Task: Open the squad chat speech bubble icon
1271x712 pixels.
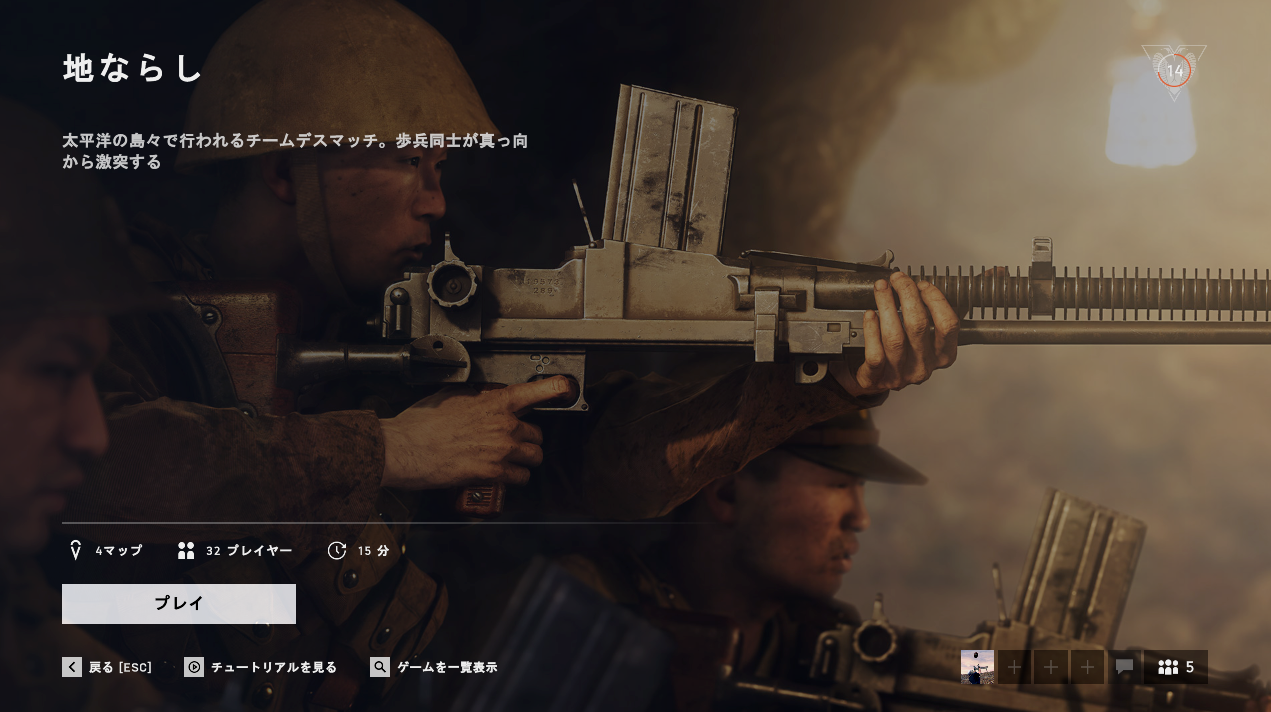Action: coord(1124,667)
